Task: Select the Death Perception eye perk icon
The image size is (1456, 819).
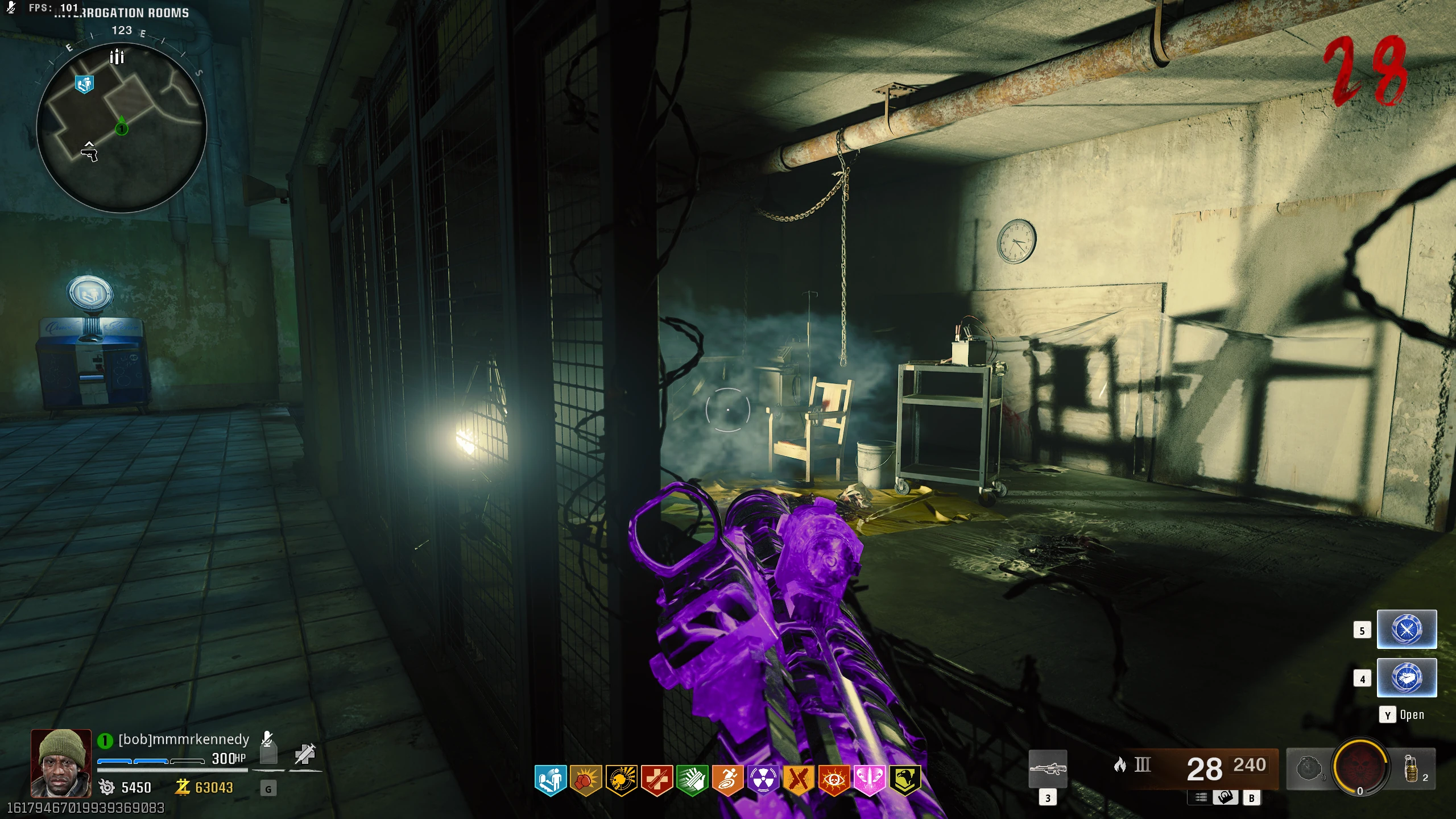Action: tap(834, 780)
